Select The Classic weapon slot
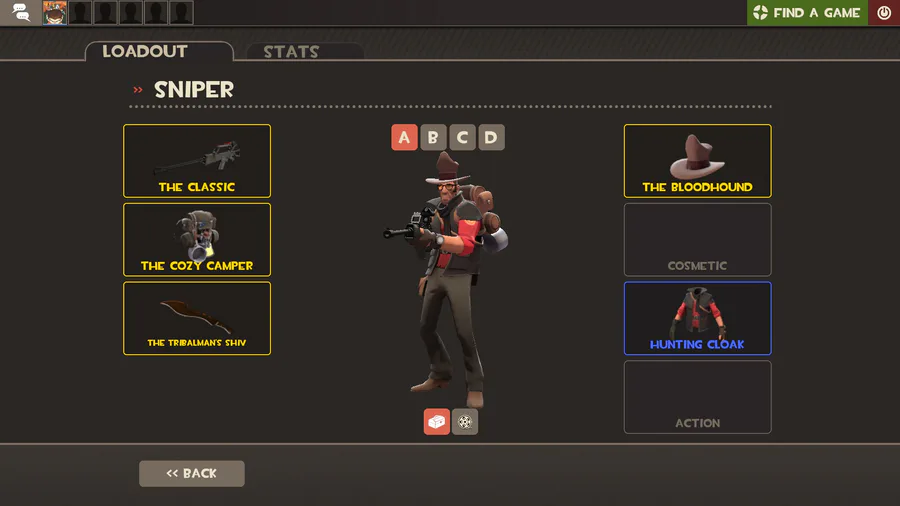The height and width of the screenshot is (506, 900). click(197, 161)
